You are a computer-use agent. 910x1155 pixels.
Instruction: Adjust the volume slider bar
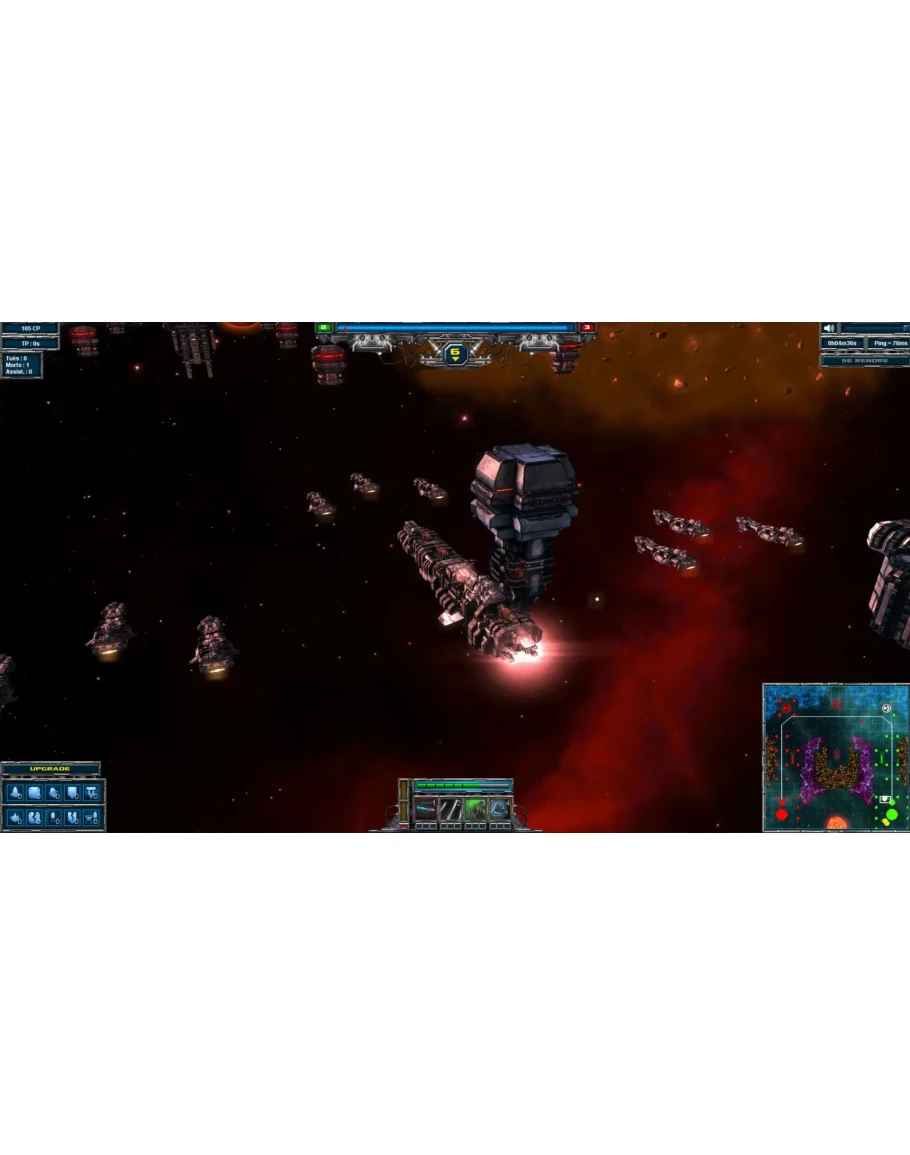click(x=875, y=328)
